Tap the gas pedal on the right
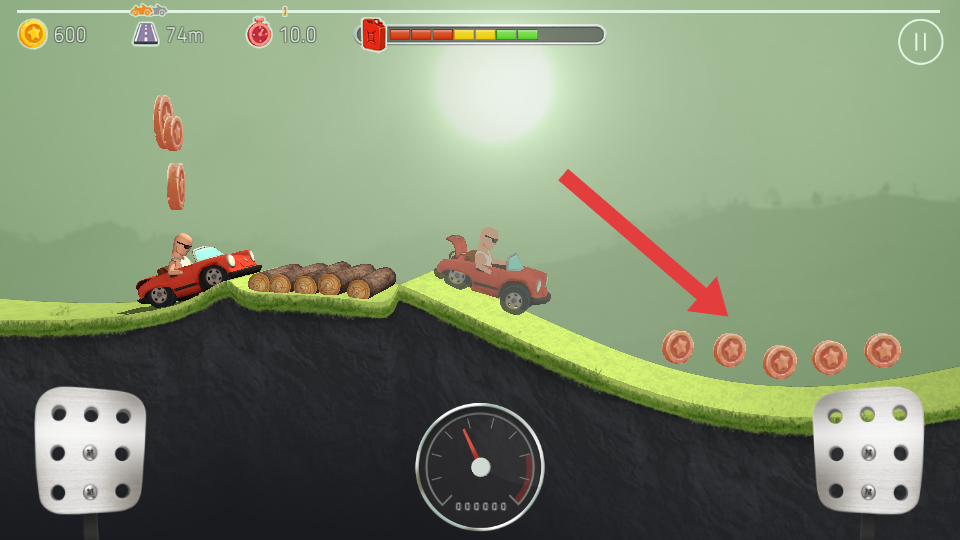 click(x=867, y=450)
